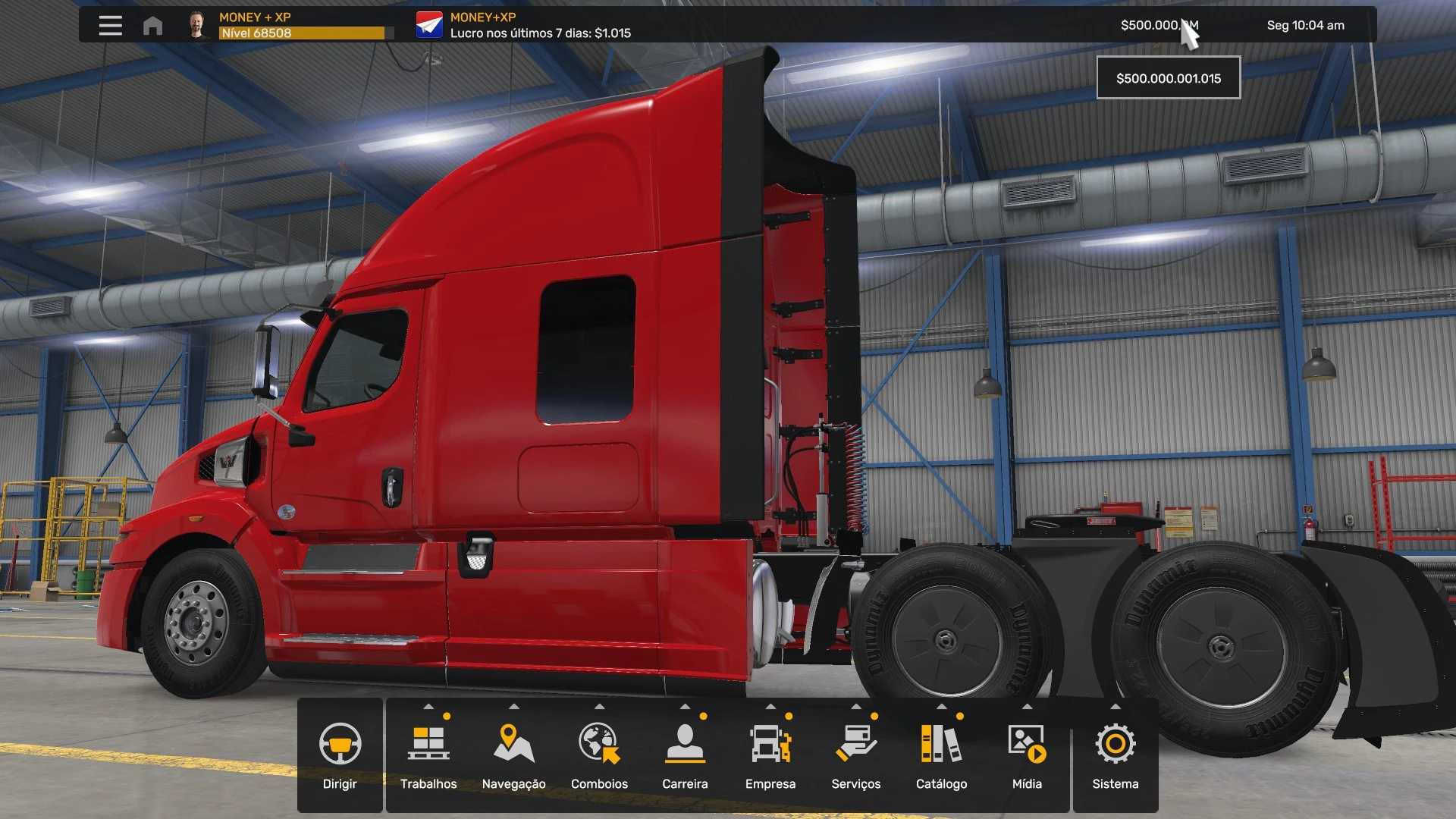Open the Navegação map menu
1456x819 pixels.
(513, 755)
